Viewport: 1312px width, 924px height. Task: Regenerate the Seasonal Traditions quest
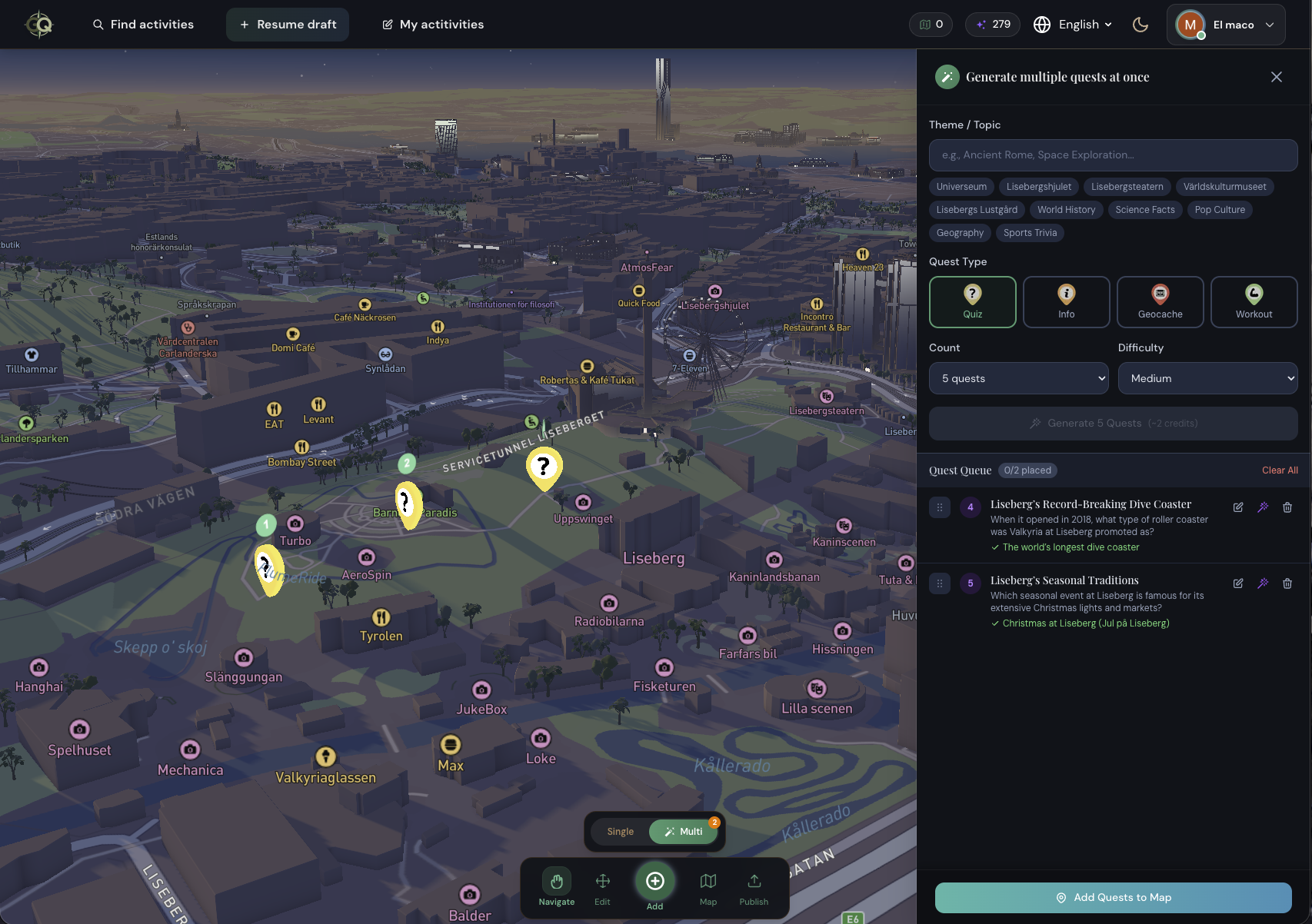1263,583
